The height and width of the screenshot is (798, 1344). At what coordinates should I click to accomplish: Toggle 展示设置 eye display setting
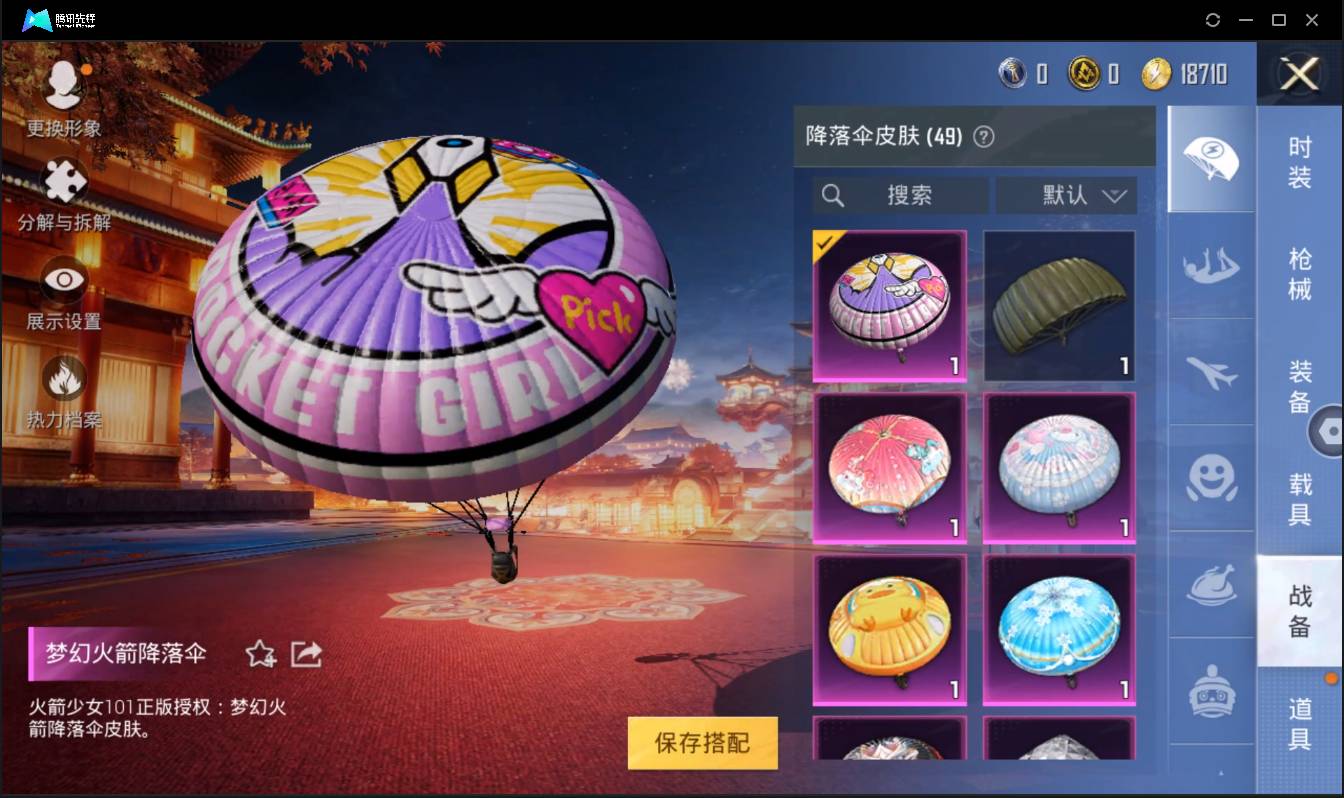[63, 281]
